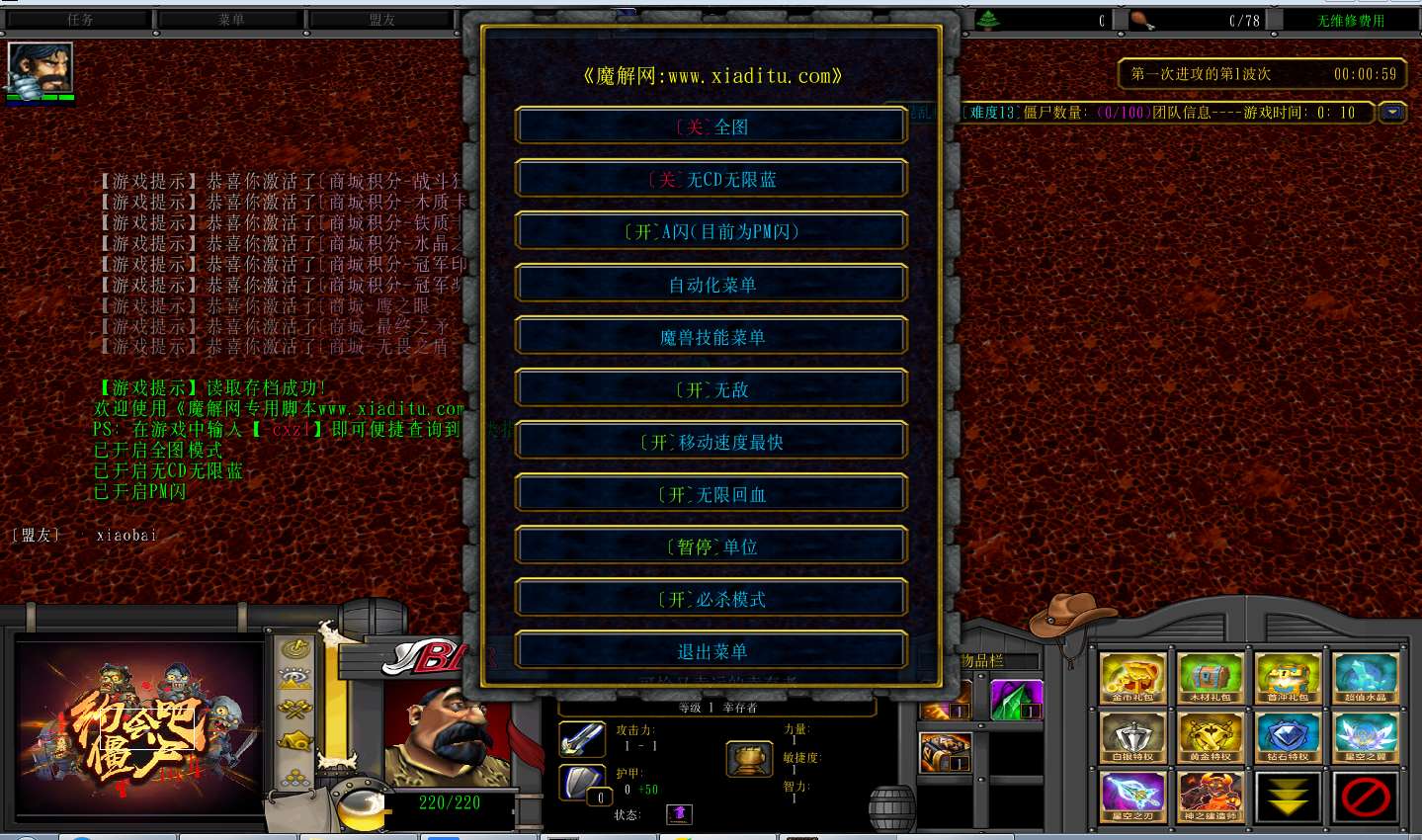Screen dimensions: 1422x840
Task: Click the 神之建造师 ability icon
Action: [x=1210, y=797]
